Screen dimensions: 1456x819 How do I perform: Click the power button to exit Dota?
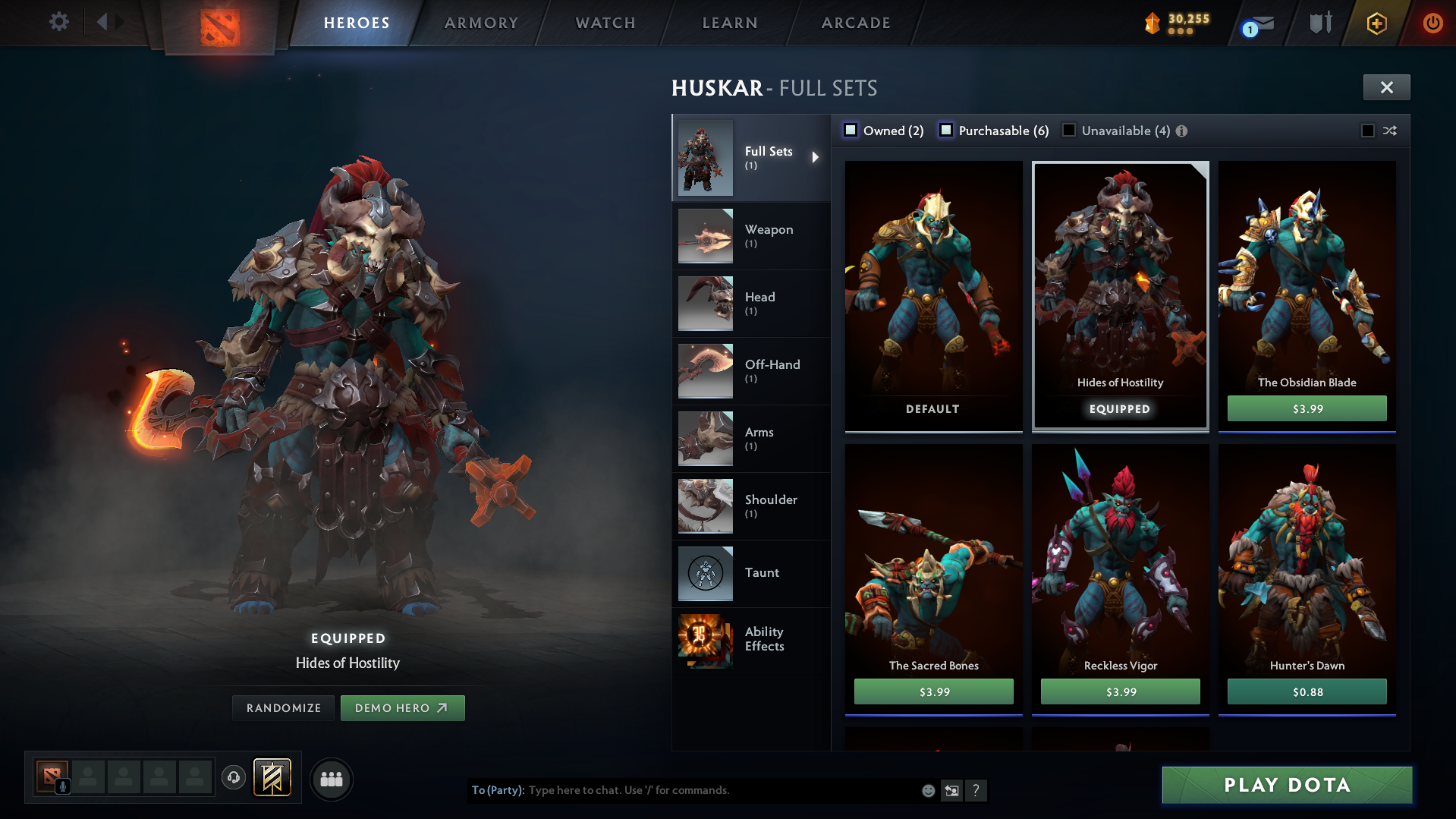point(1432,23)
